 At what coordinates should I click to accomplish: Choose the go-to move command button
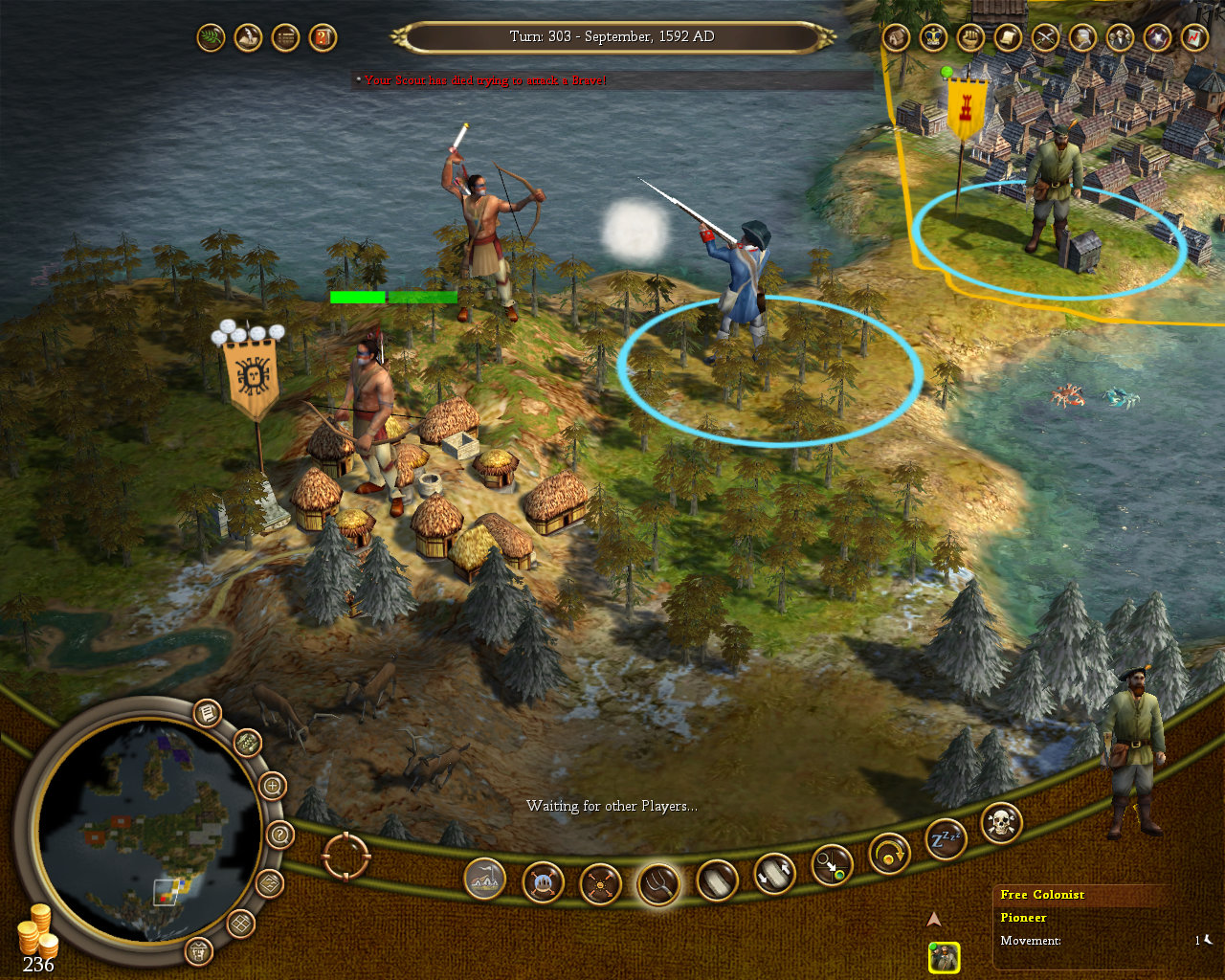831,866
